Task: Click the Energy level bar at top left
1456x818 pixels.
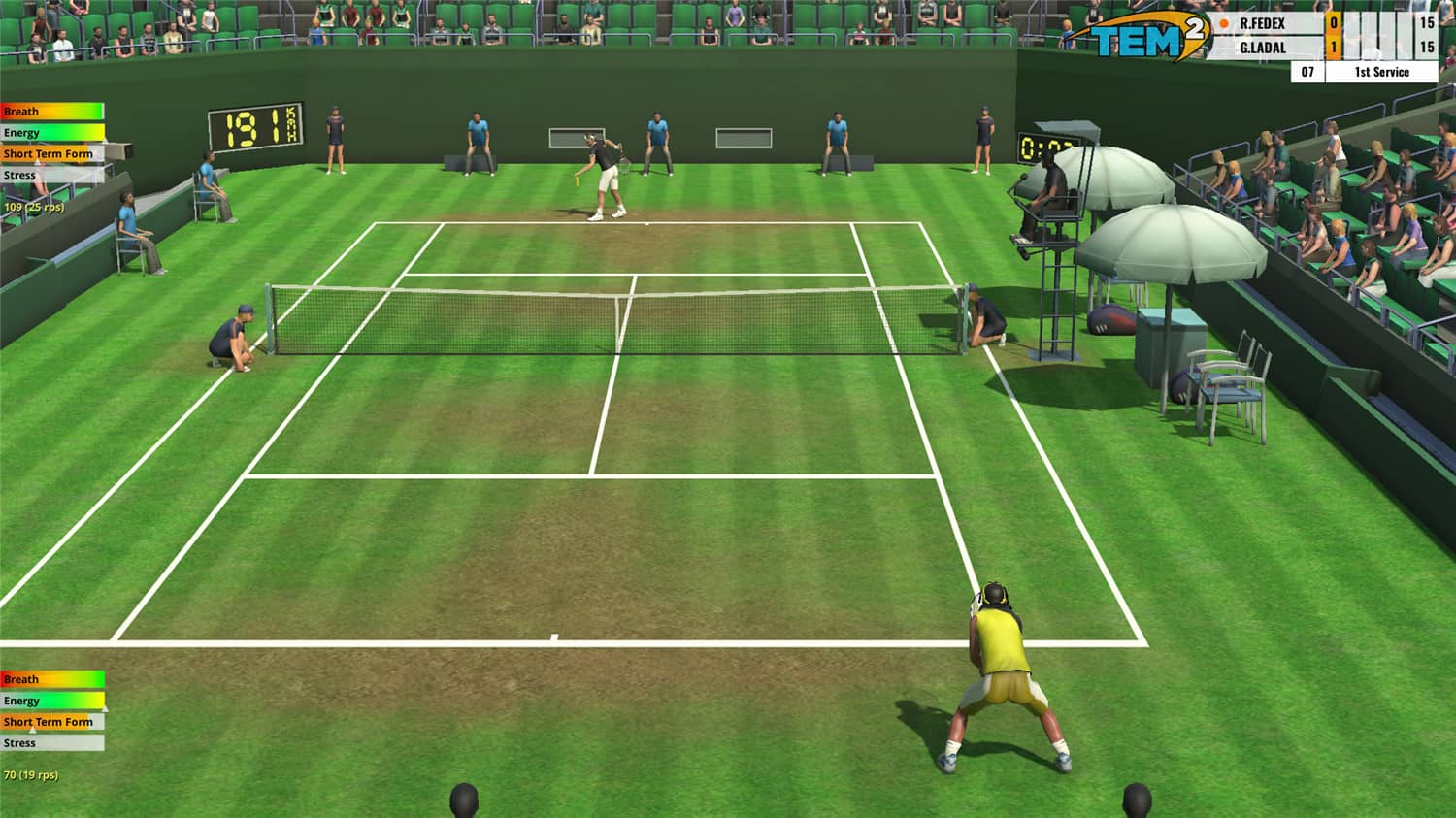Action: click(53, 132)
